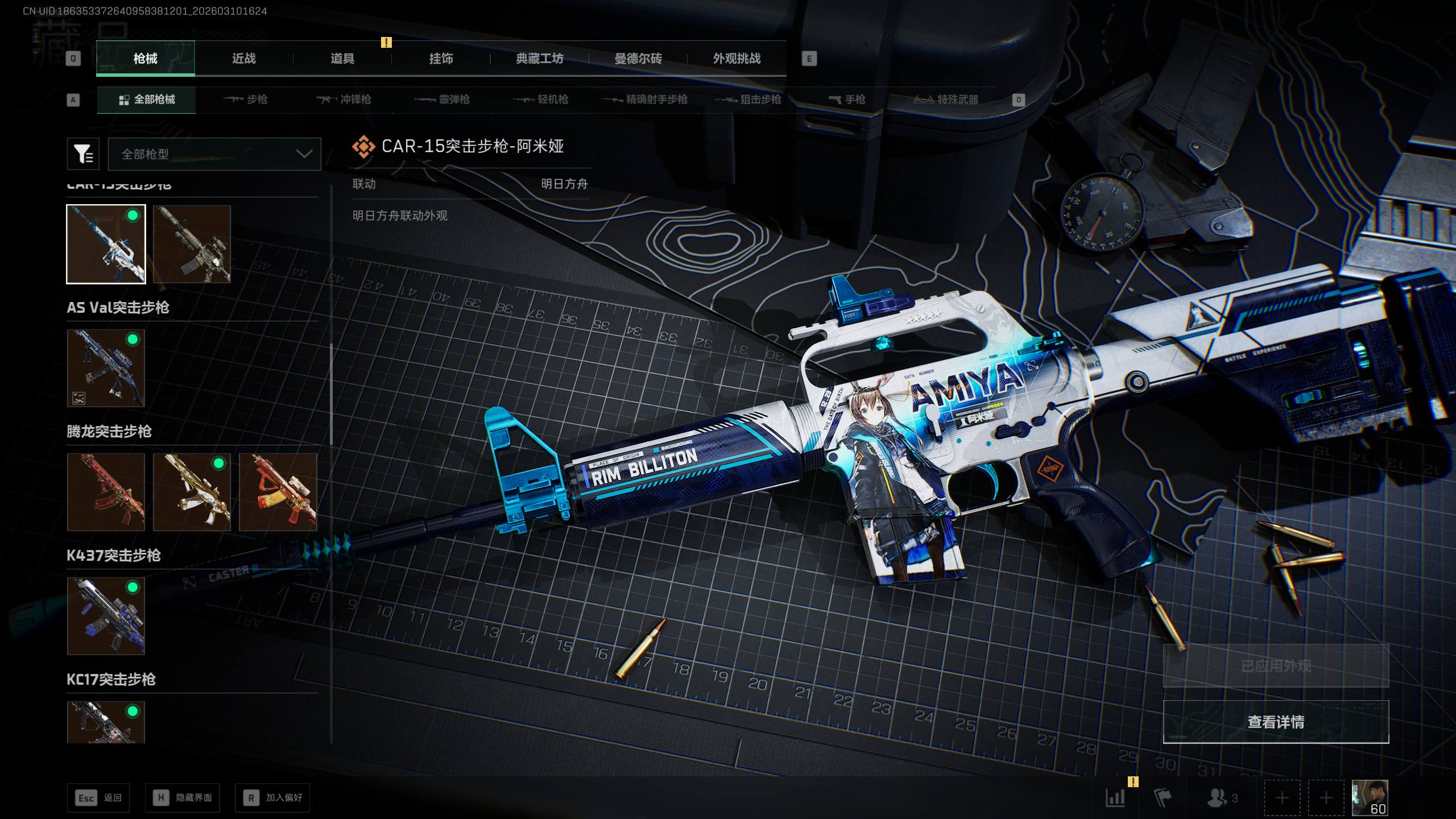Hide the interface with 隐藏界面
Image resolution: width=1456 pixels, height=819 pixels.
[x=182, y=798]
